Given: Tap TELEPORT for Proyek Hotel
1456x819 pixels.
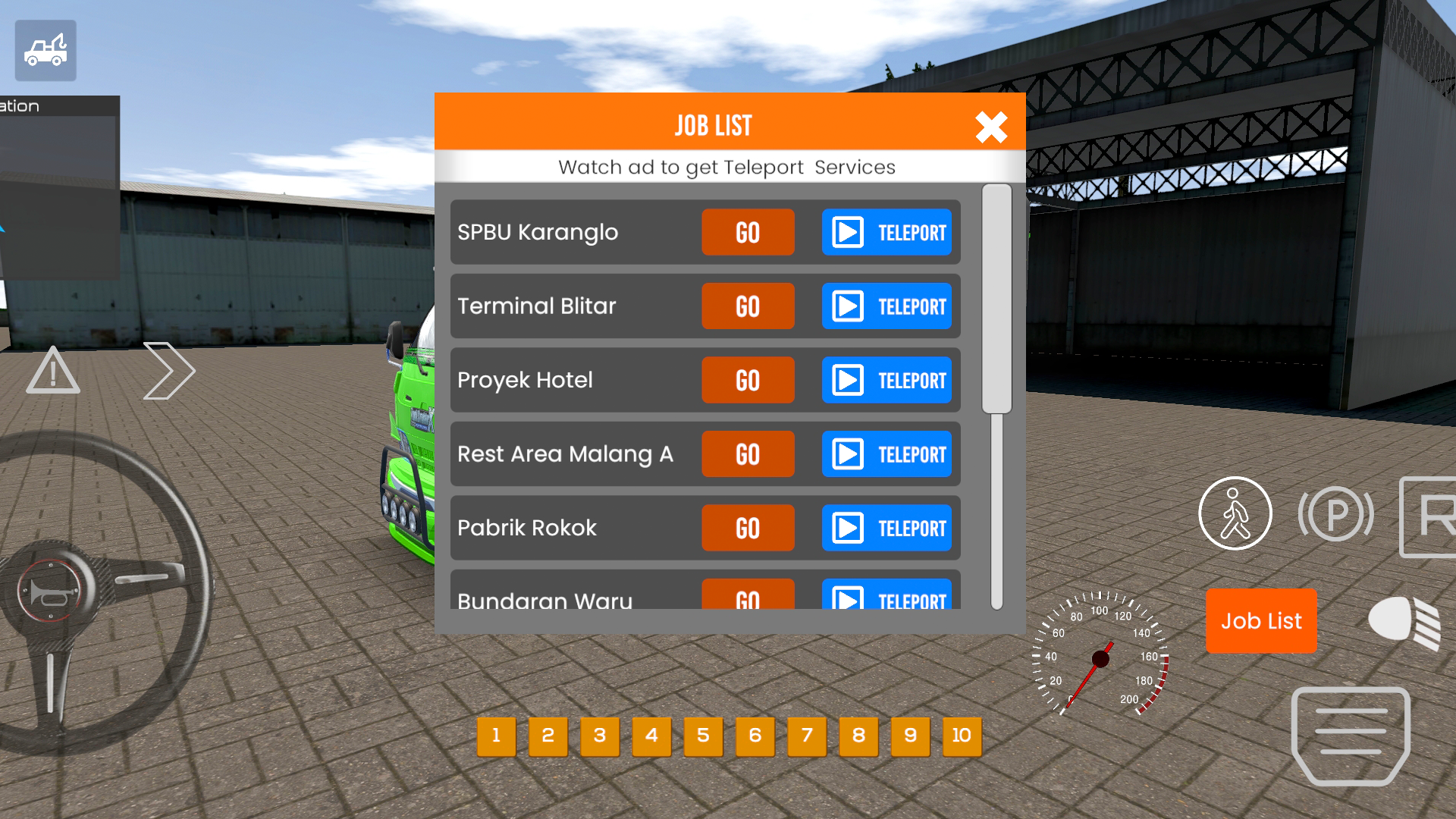Looking at the screenshot, I should pyautogui.click(x=886, y=380).
